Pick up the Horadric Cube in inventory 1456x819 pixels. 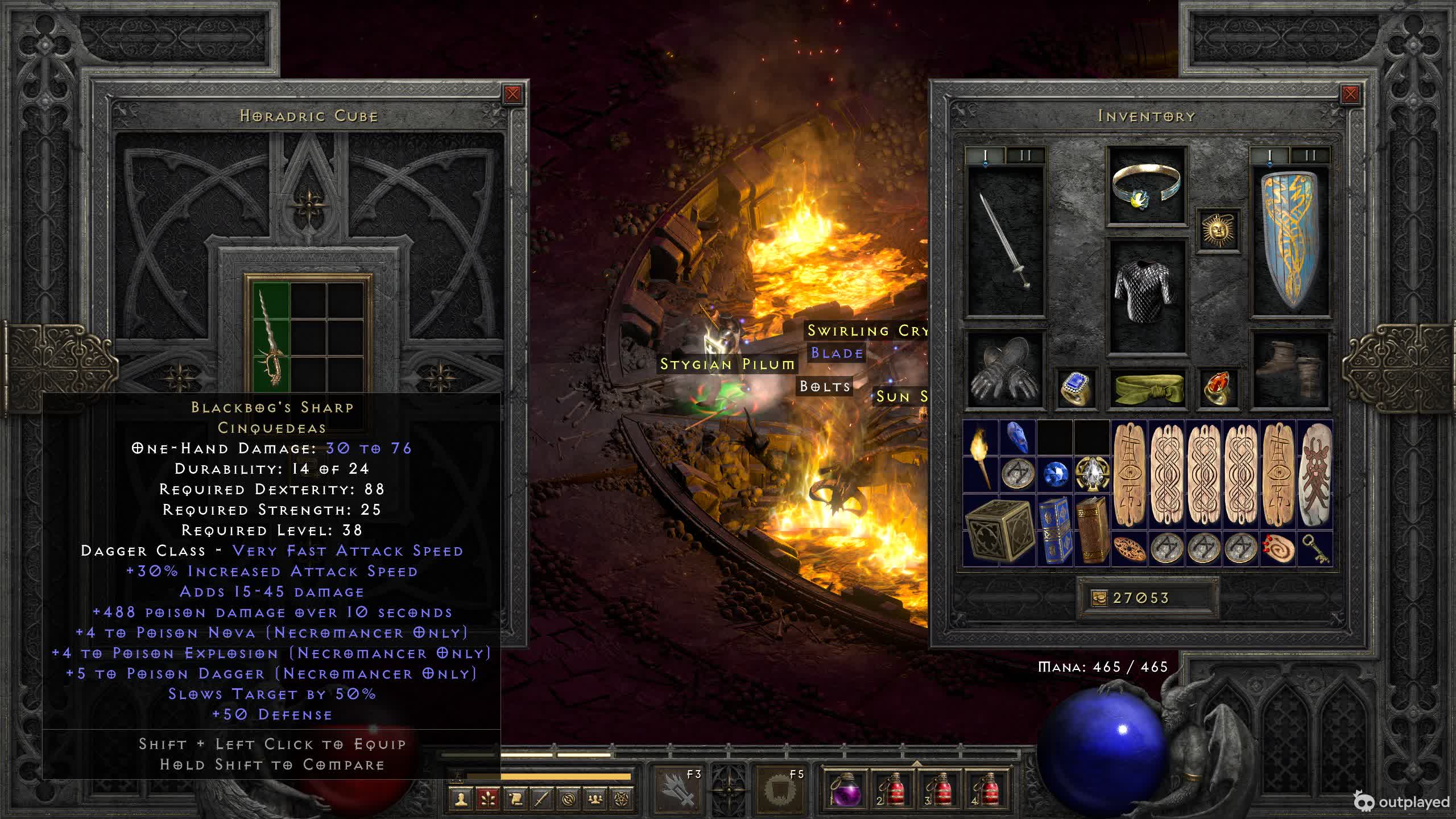tap(999, 530)
